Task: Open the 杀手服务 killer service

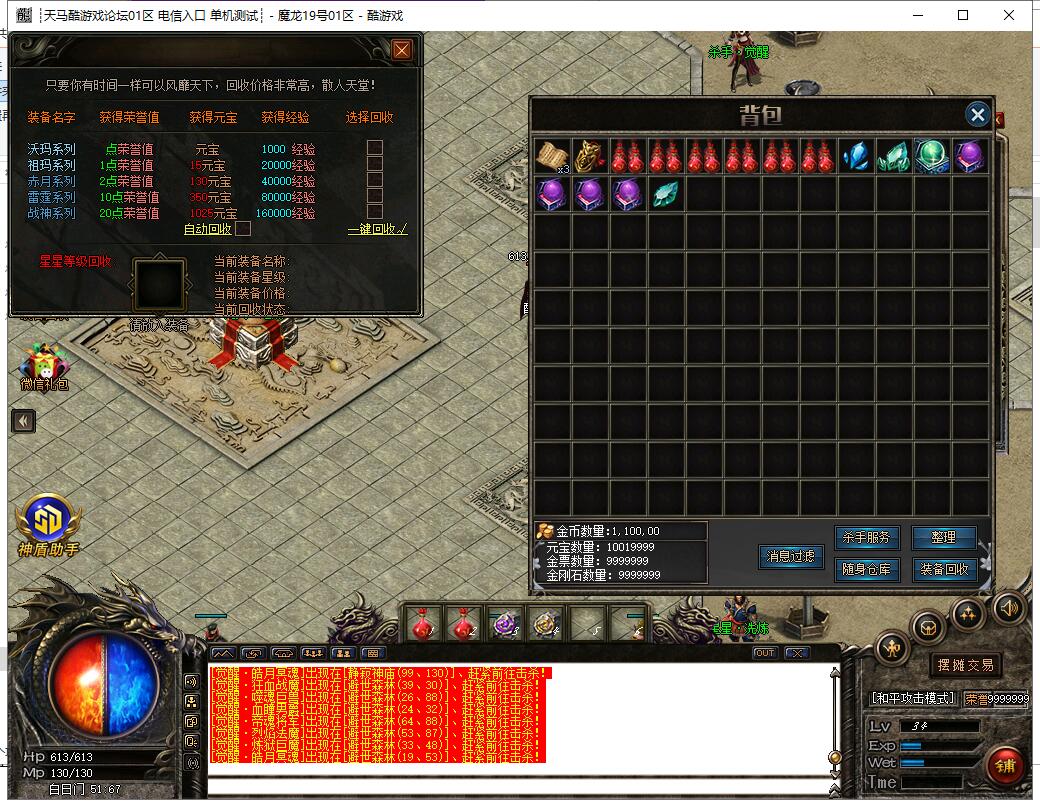Action: tap(866, 538)
